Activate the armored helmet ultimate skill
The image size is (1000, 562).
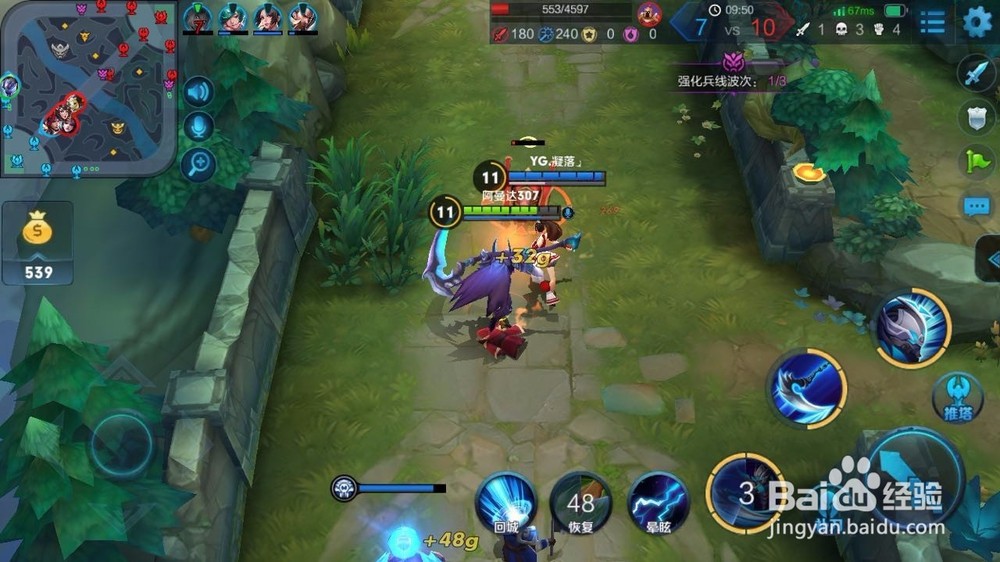911,327
